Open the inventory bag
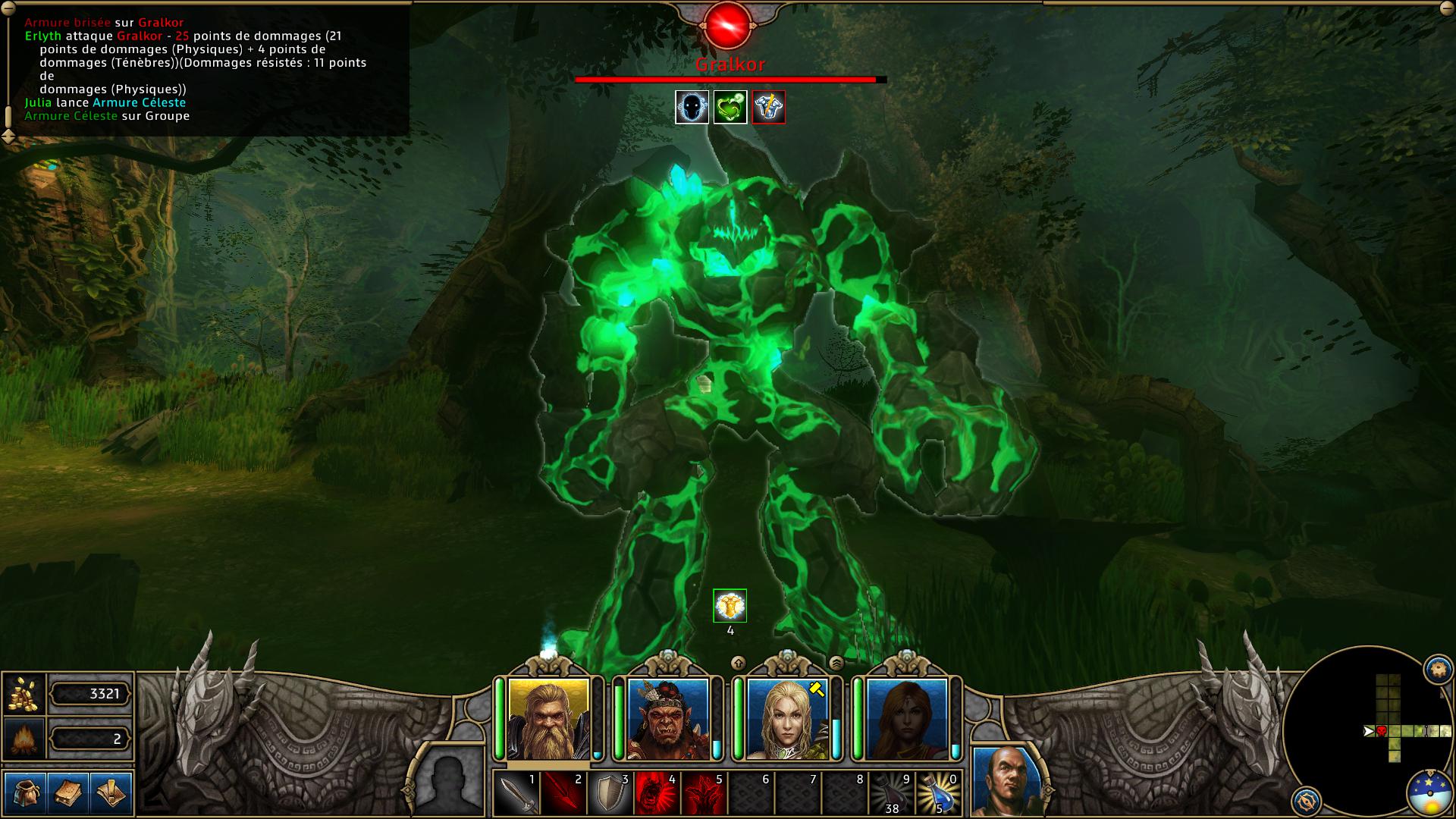The width and height of the screenshot is (1456, 819). click(25, 792)
